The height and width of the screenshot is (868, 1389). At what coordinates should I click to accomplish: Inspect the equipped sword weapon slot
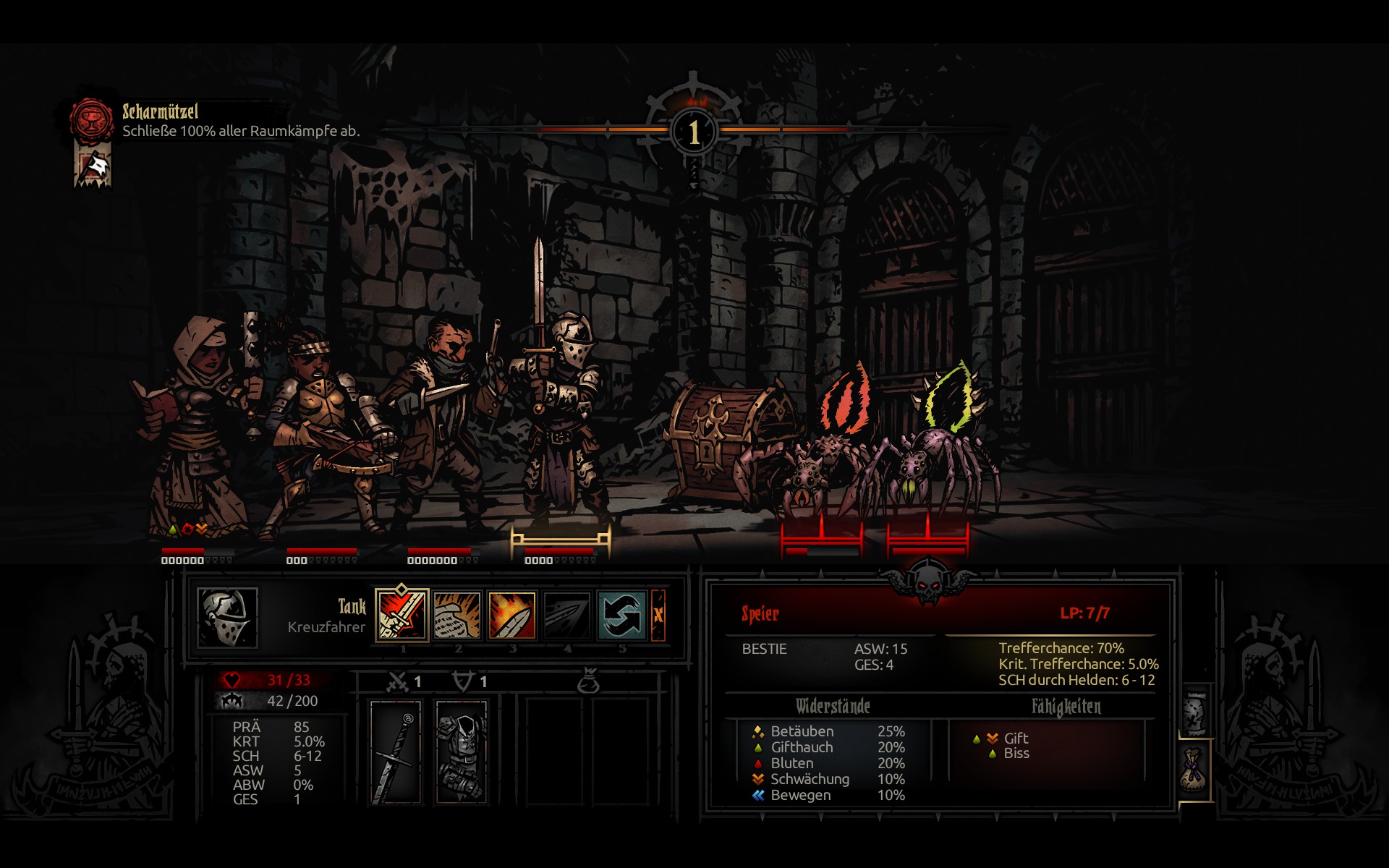click(396, 751)
